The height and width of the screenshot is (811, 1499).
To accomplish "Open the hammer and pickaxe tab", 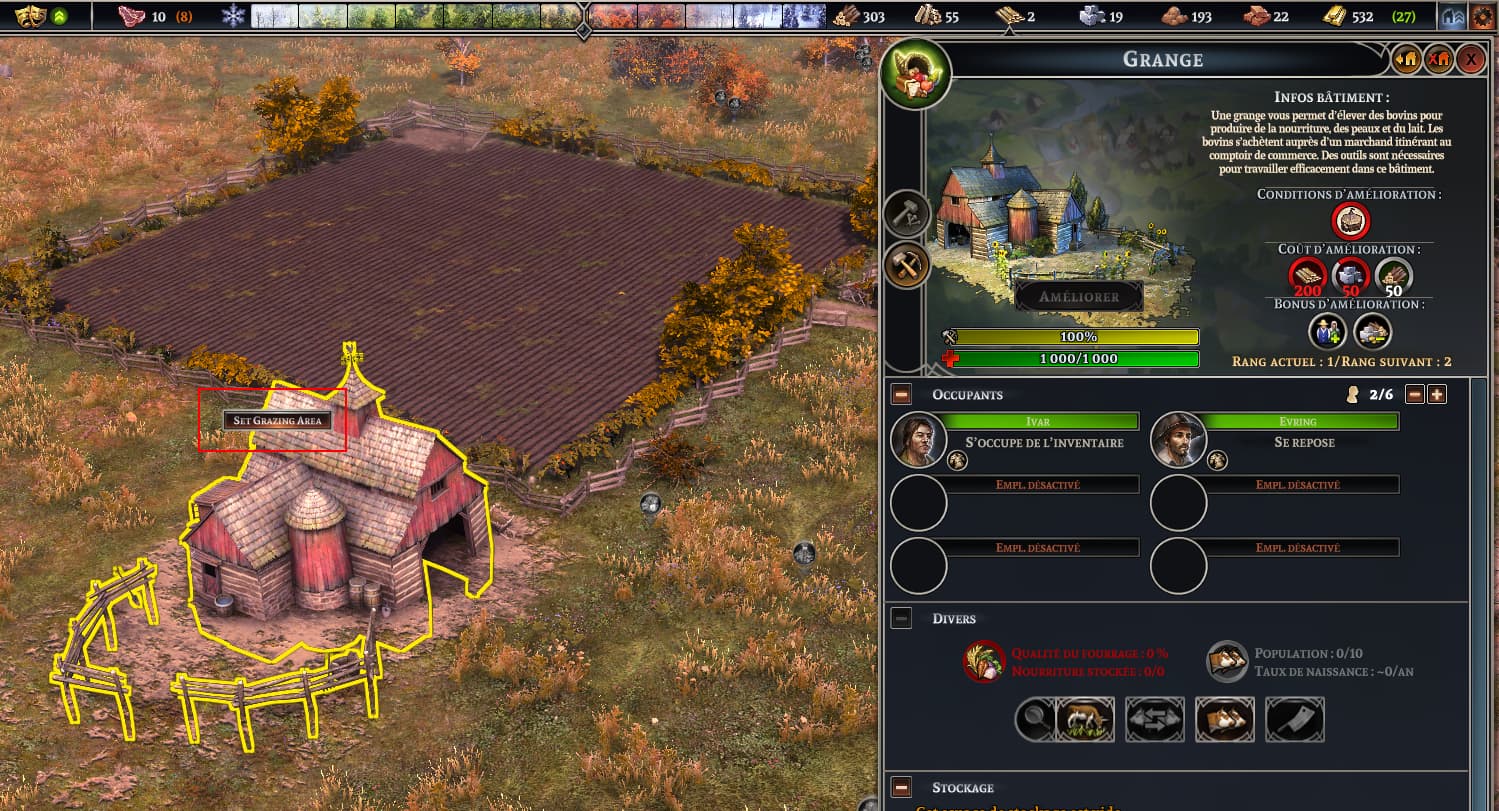I will 908,265.
